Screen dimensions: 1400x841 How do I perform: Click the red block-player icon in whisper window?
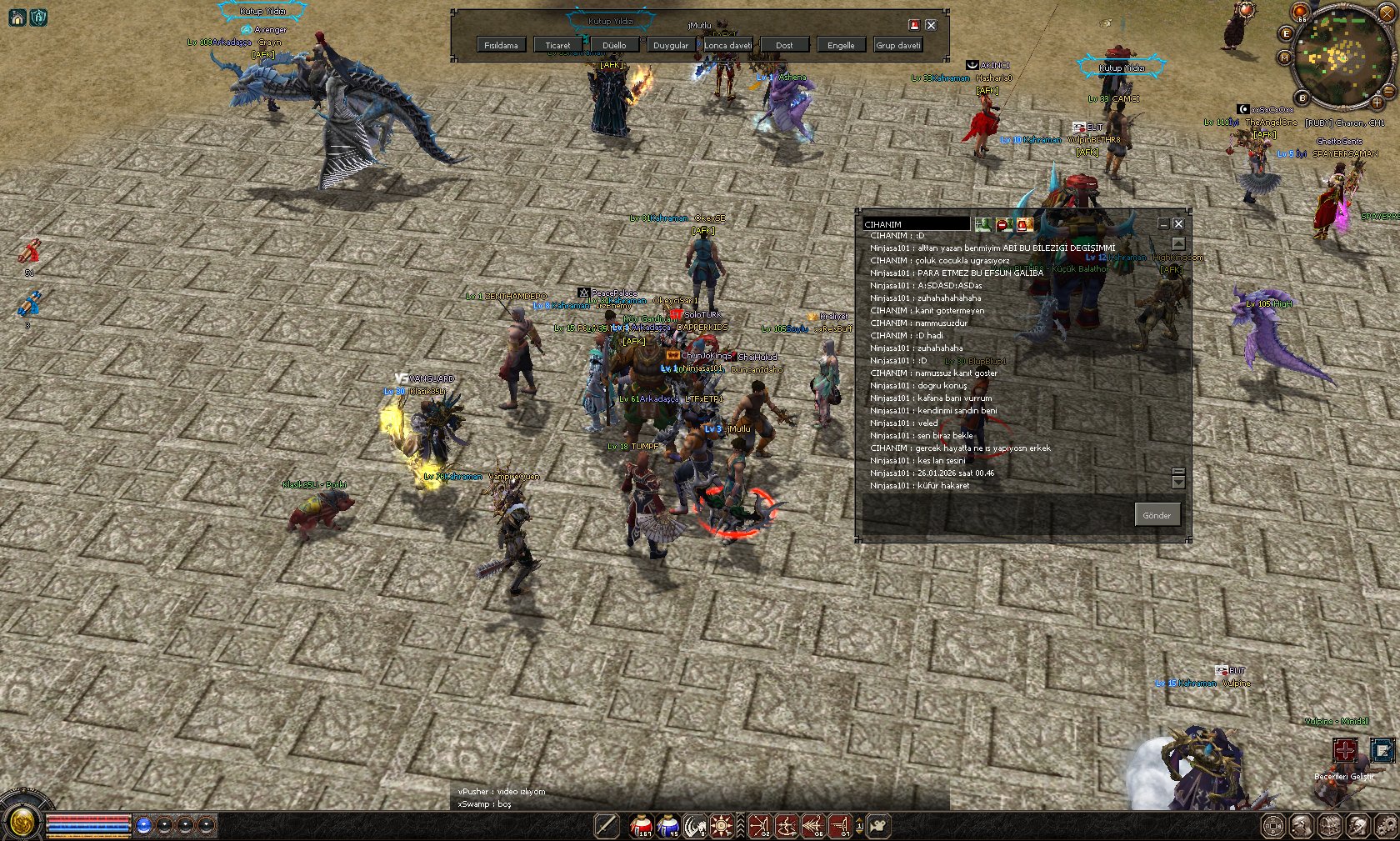point(1002,224)
